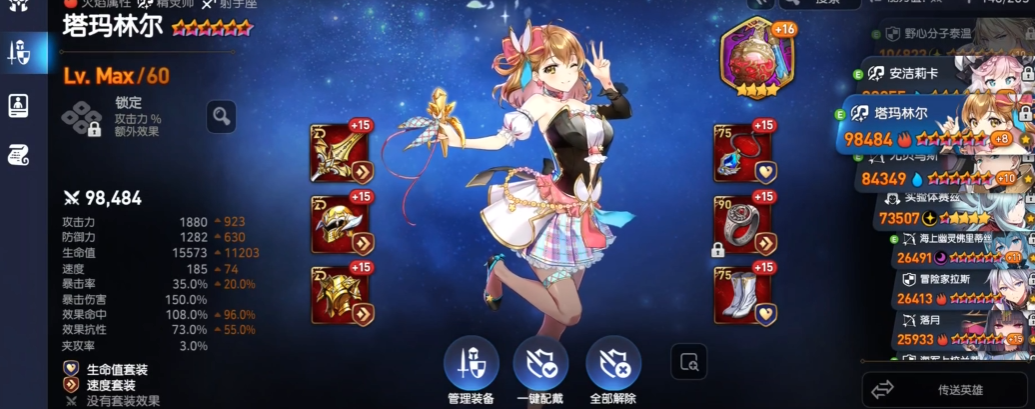Choose 全部解除 to unequip all gear
This screenshot has width=1035, height=409.
point(613,364)
